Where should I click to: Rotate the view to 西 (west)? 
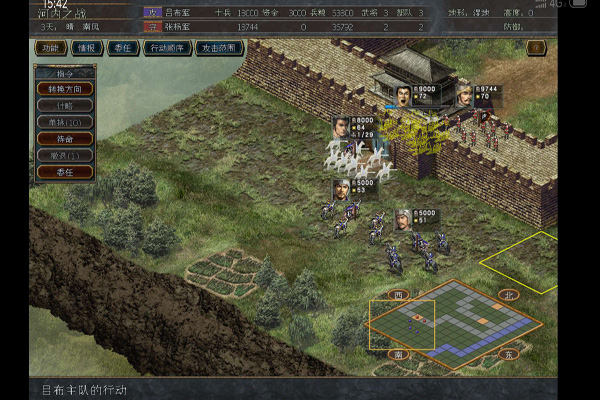[x=400, y=296]
